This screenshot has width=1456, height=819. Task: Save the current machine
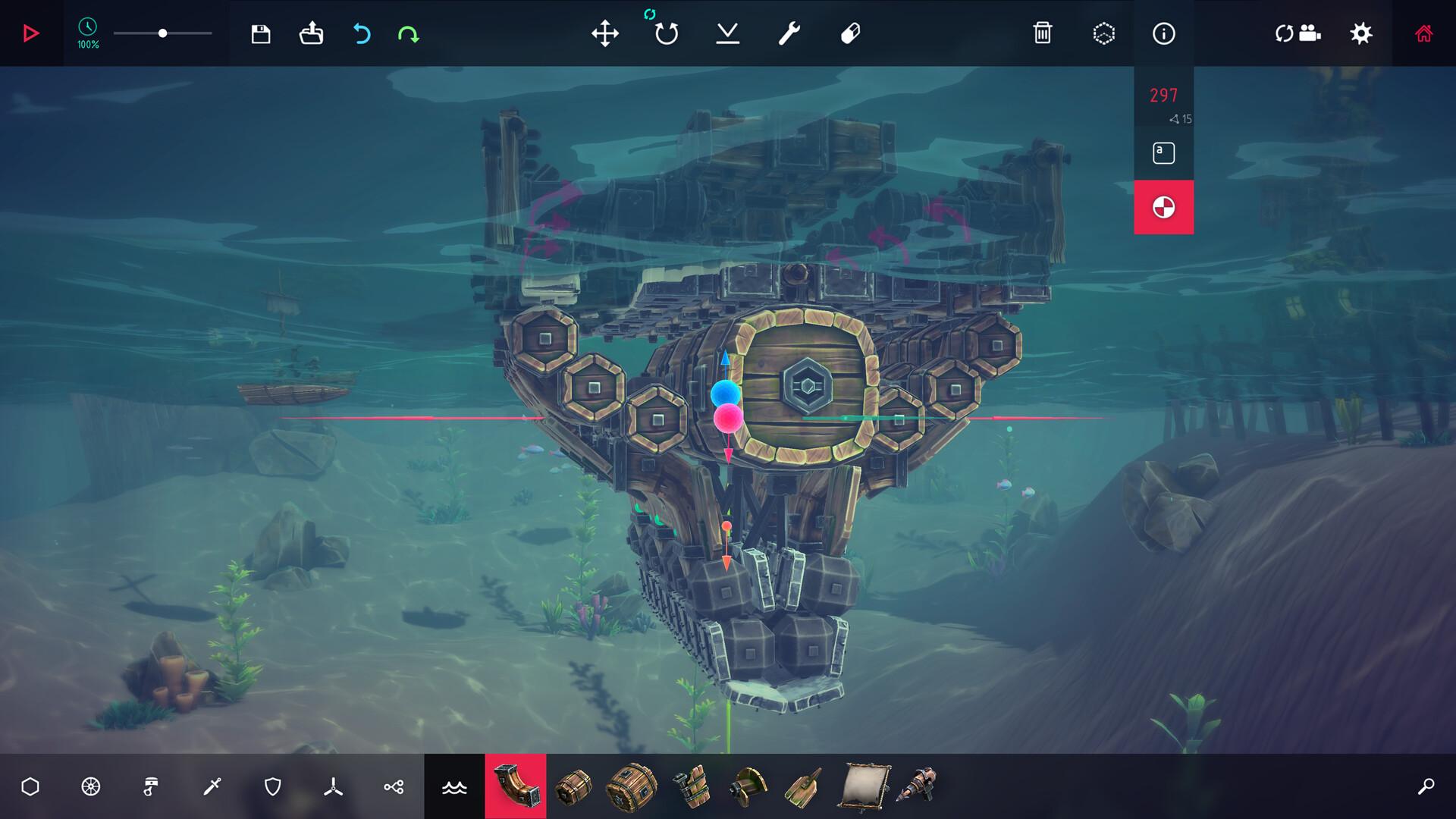coord(260,33)
